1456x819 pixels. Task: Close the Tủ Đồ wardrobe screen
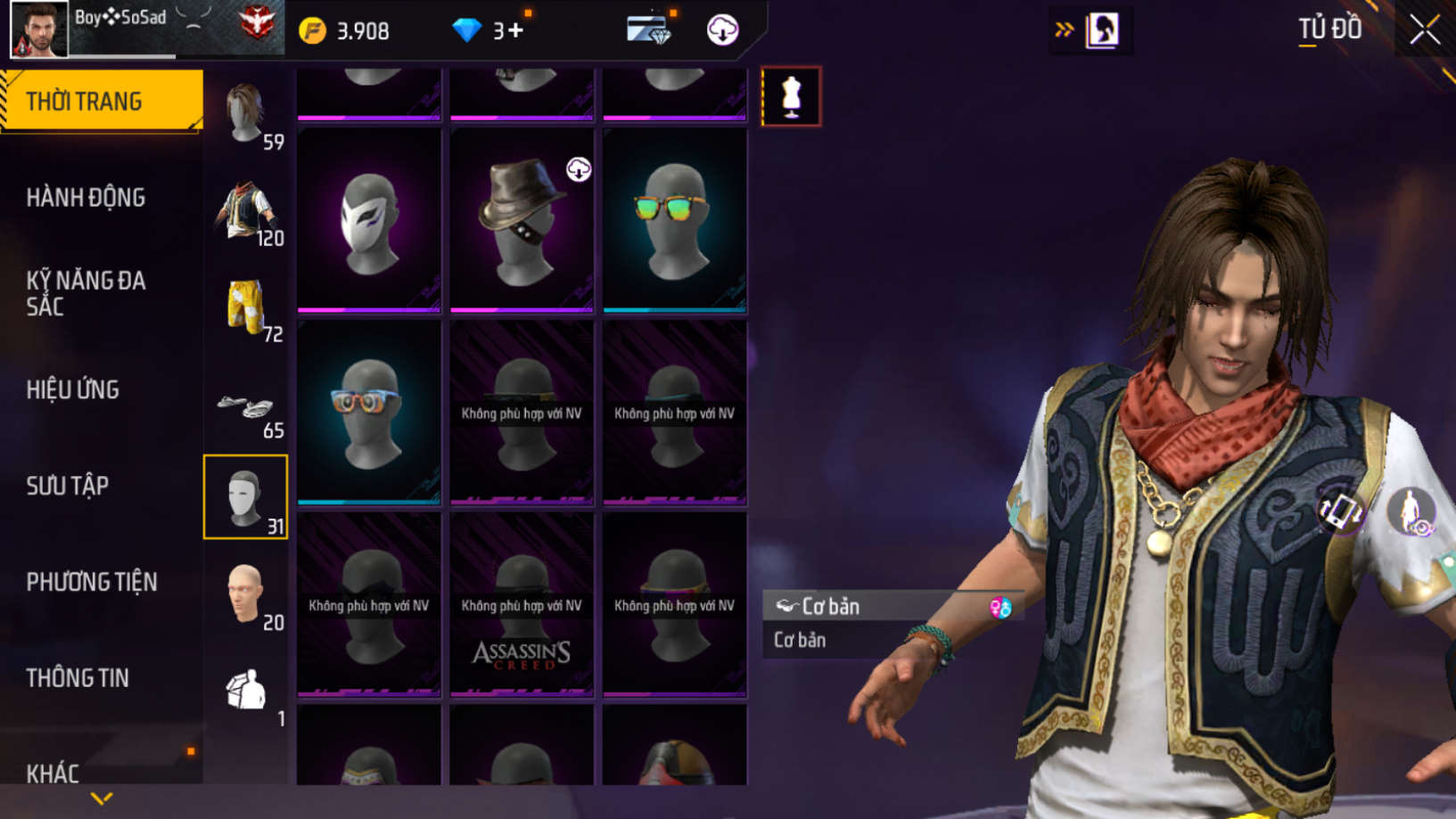(x=1425, y=30)
